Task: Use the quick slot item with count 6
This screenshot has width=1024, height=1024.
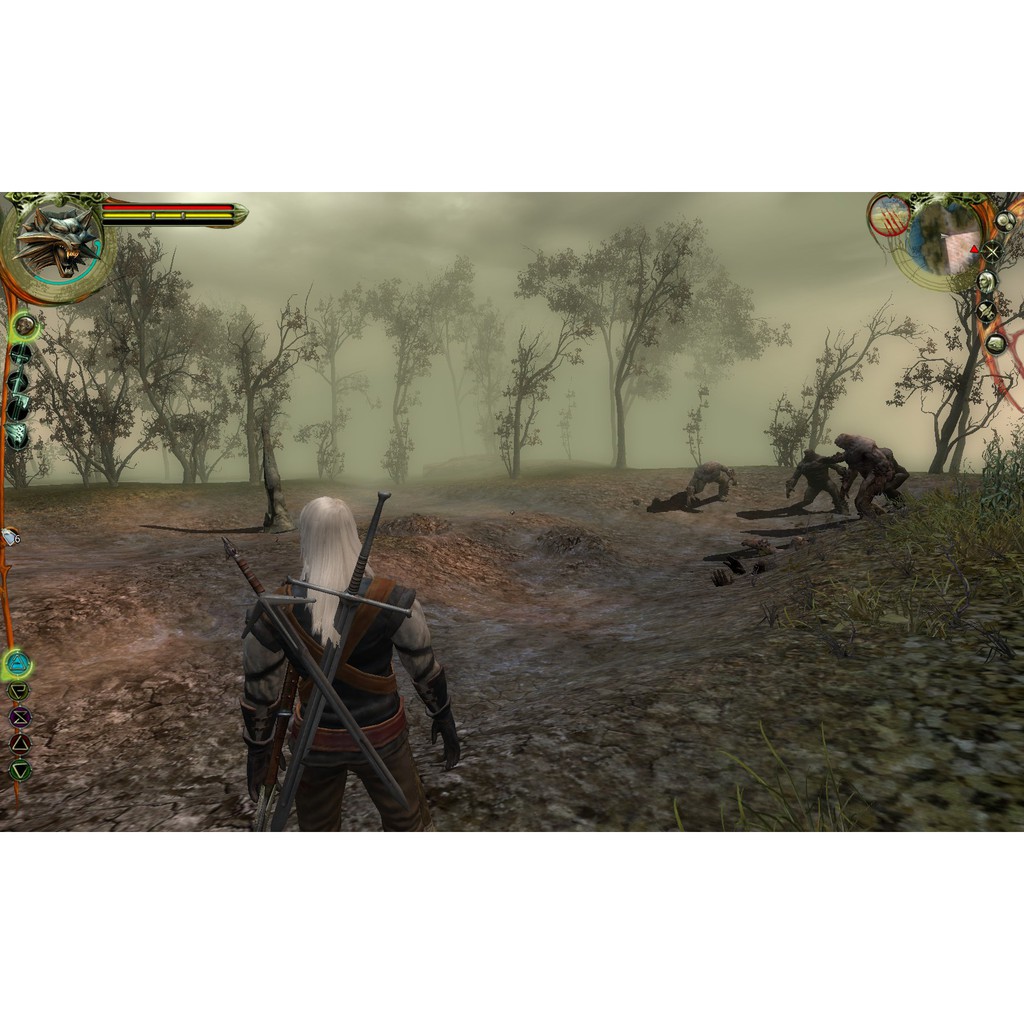Action: click(x=11, y=538)
